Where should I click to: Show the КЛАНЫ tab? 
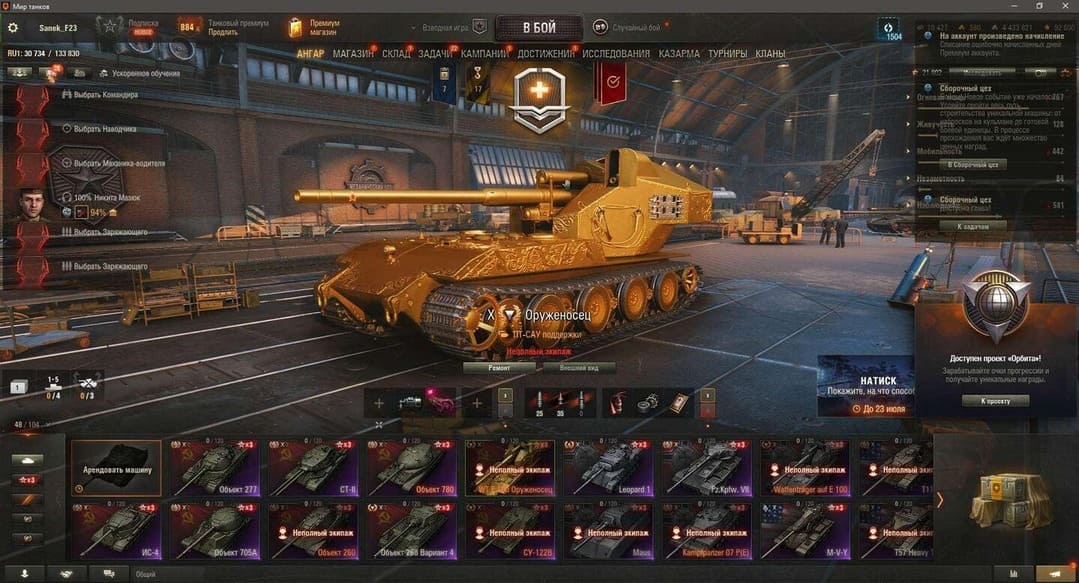tap(770, 54)
